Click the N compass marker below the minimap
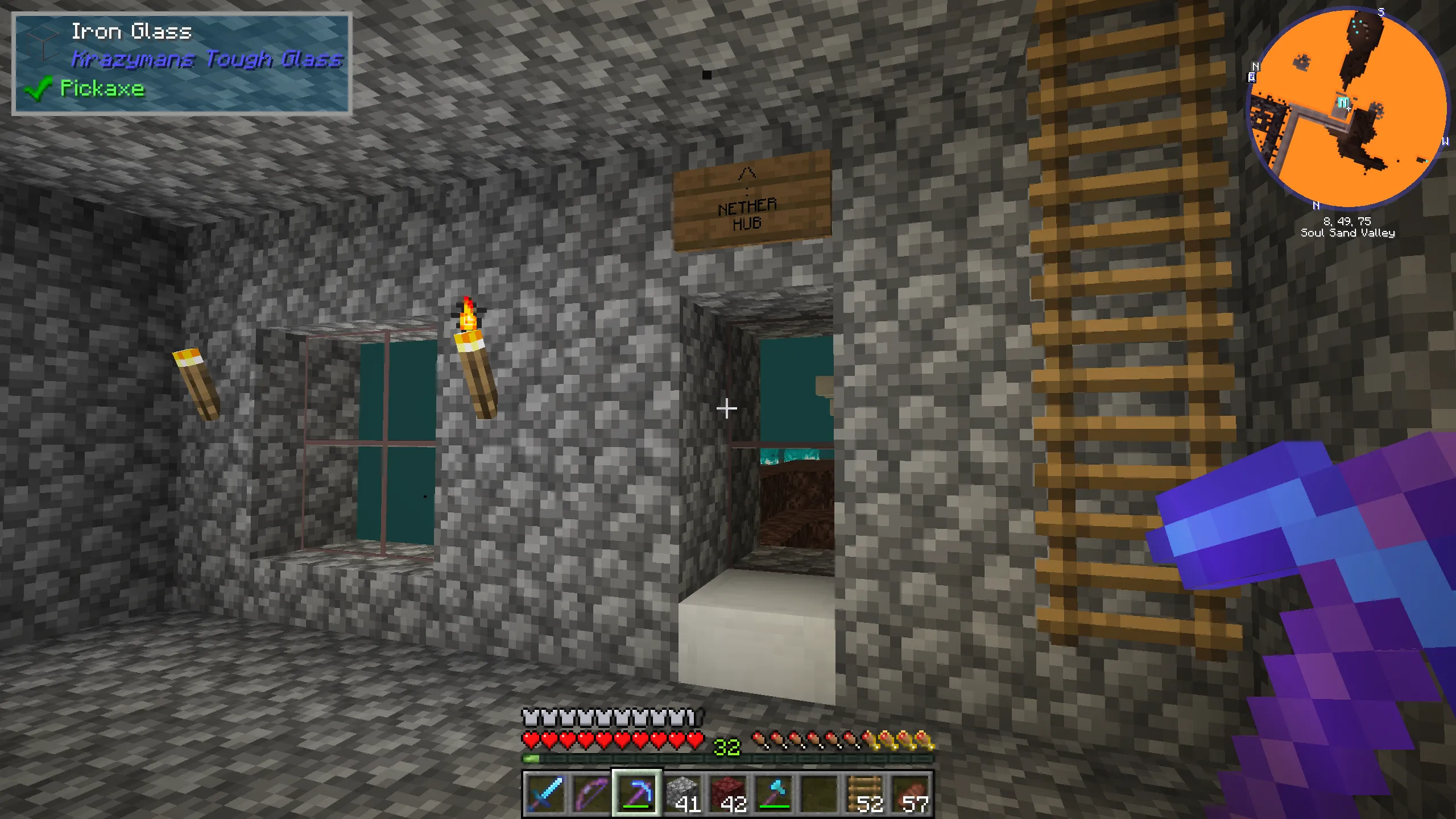1456x819 pixels. tap(1316, 205)
